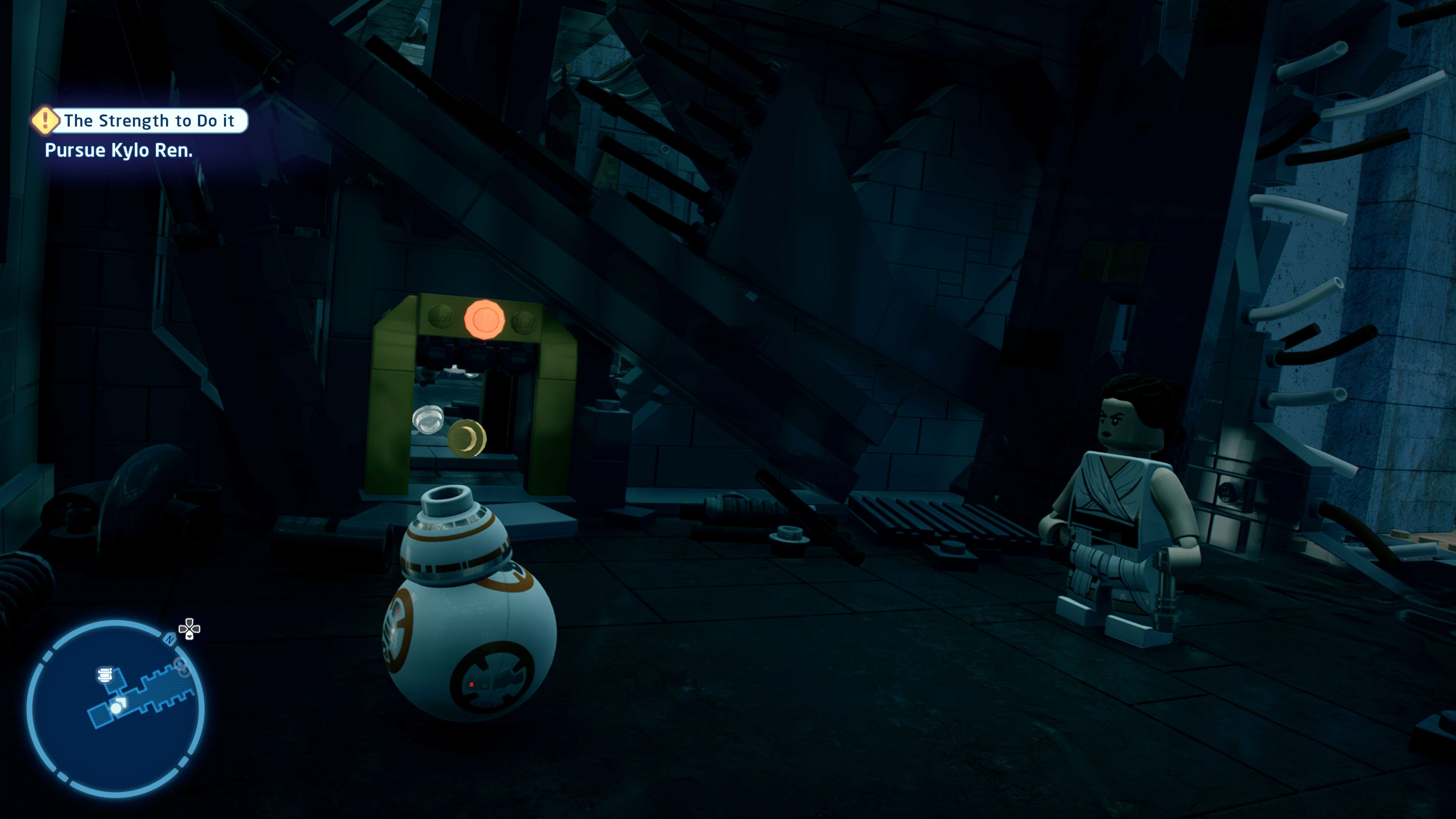Open the circular minimap
The image size is (1456, 819).
(x=115, y=709)
